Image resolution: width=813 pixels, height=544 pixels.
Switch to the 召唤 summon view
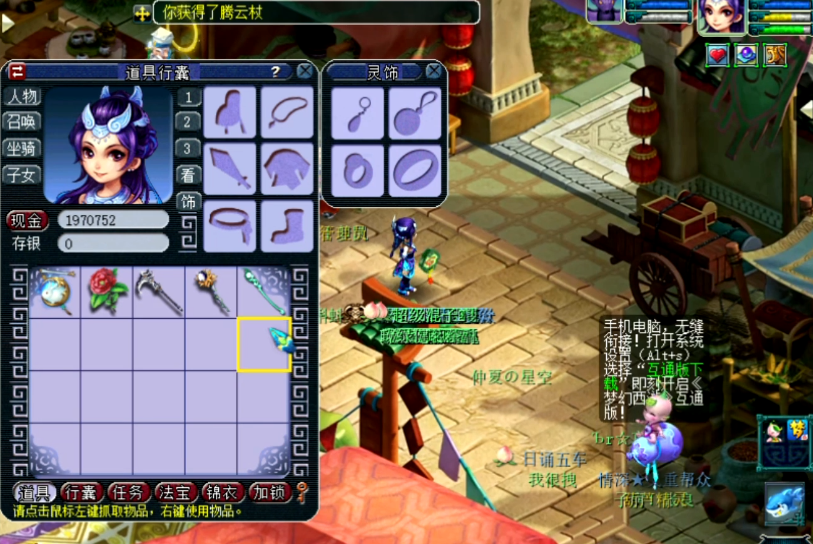(x=22, y=123)
